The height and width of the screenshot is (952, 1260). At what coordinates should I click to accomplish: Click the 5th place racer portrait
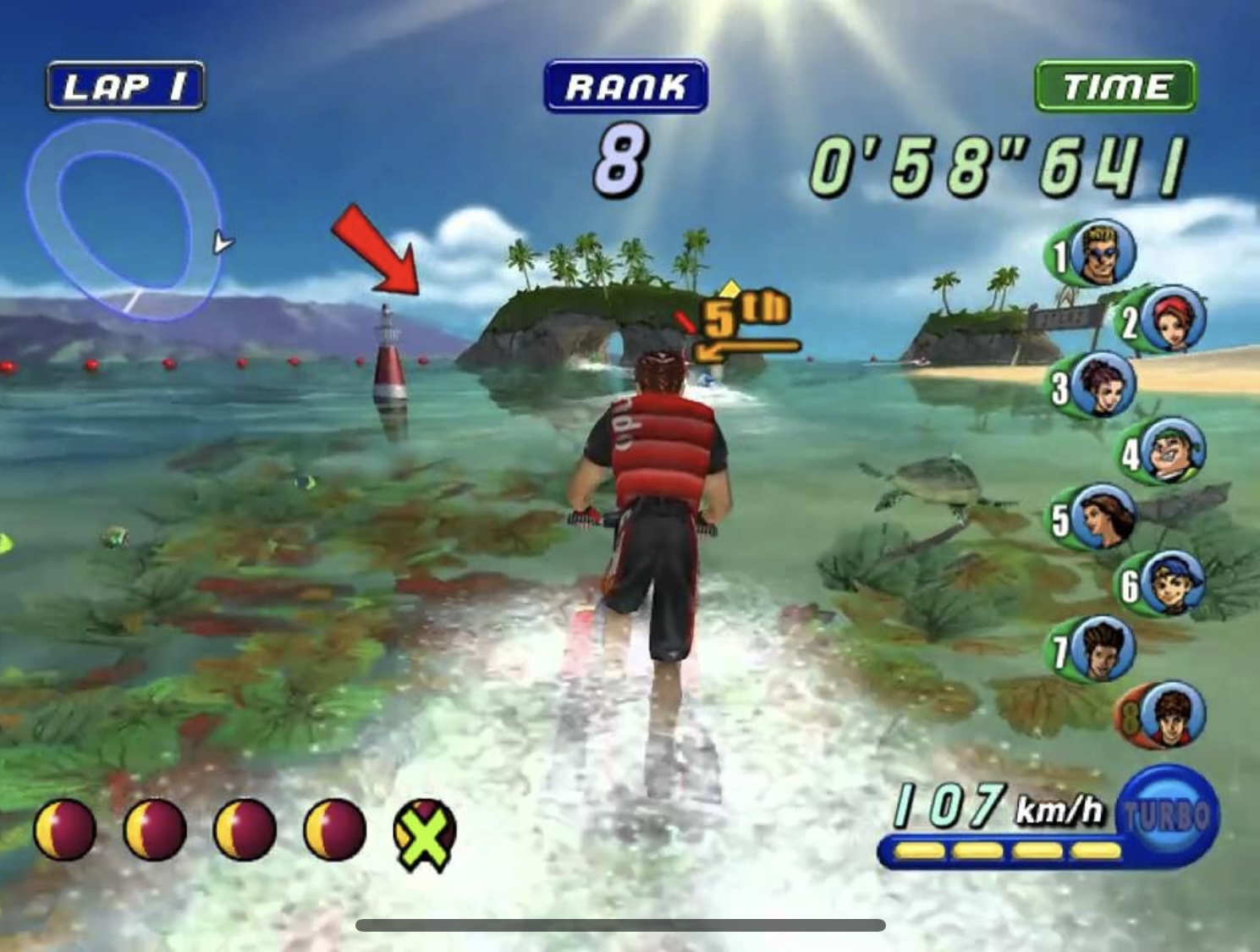pyautogui.click(x=1103, y=516)
